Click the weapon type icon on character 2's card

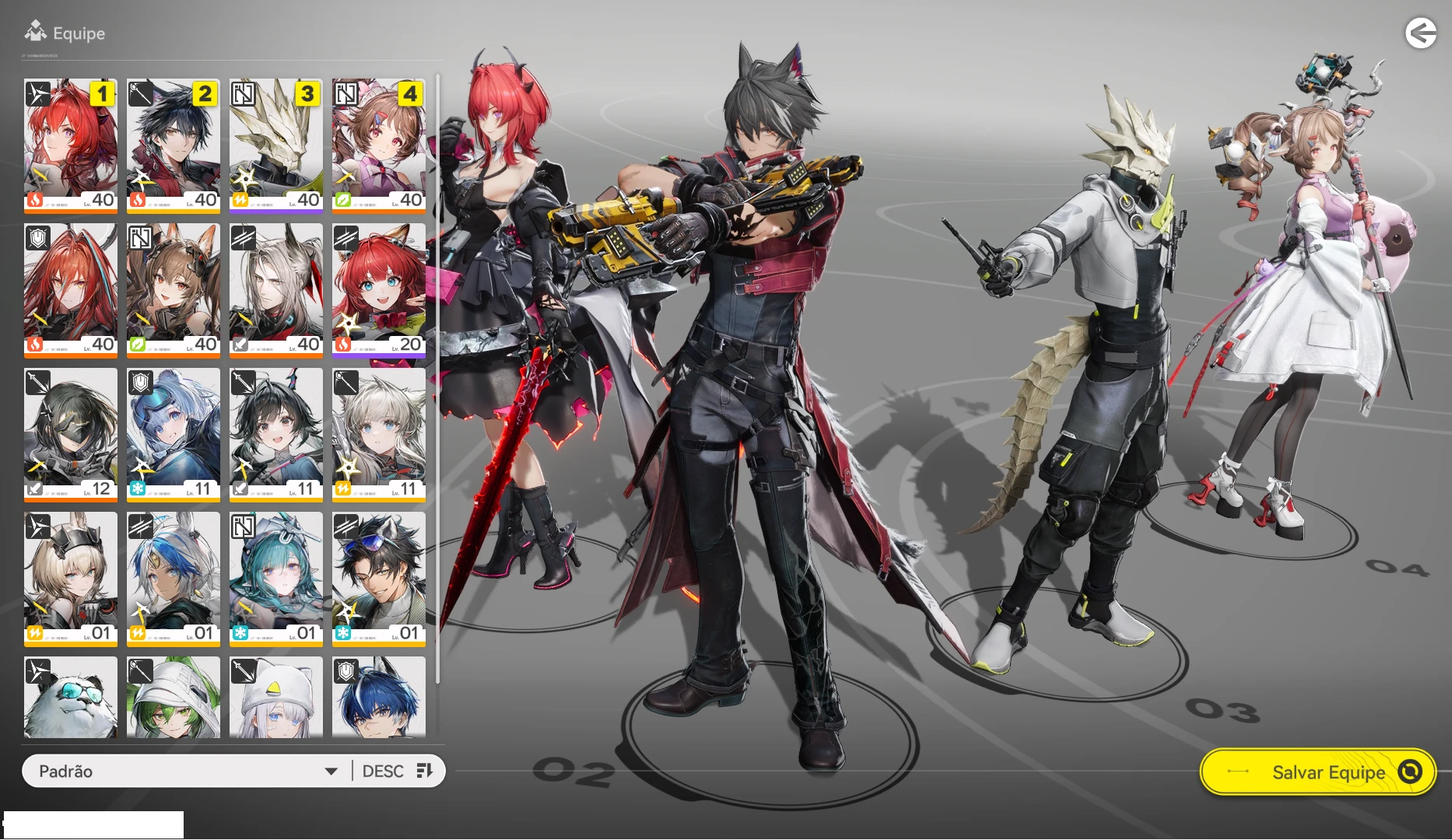point(139,93)
